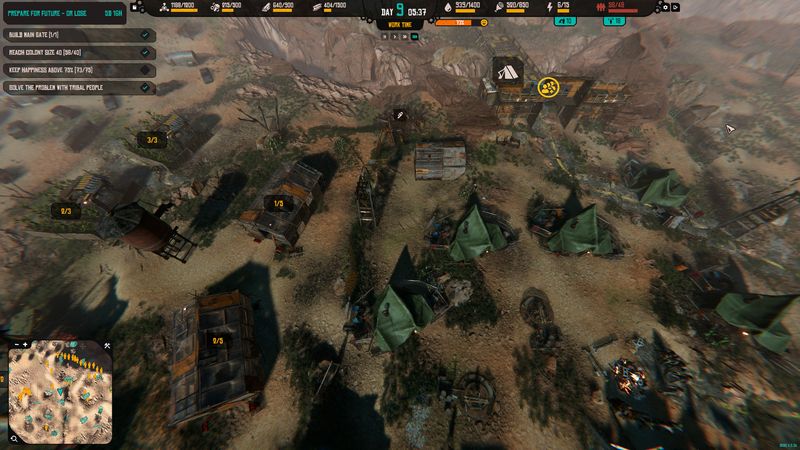The height and width of the screenshot is (450, 800).
Task: Select the Build Main Gate objective
Action: [x=70, y=35]
